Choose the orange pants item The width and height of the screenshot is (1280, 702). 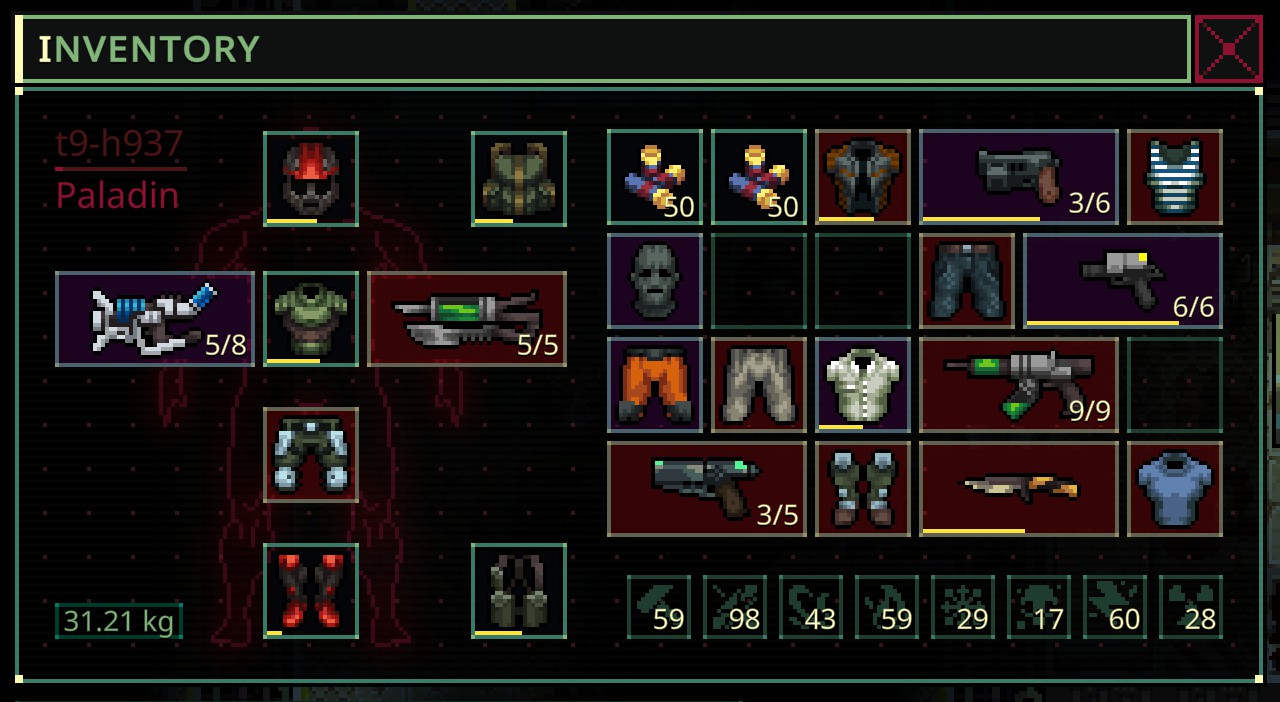[x=655, y=385]
